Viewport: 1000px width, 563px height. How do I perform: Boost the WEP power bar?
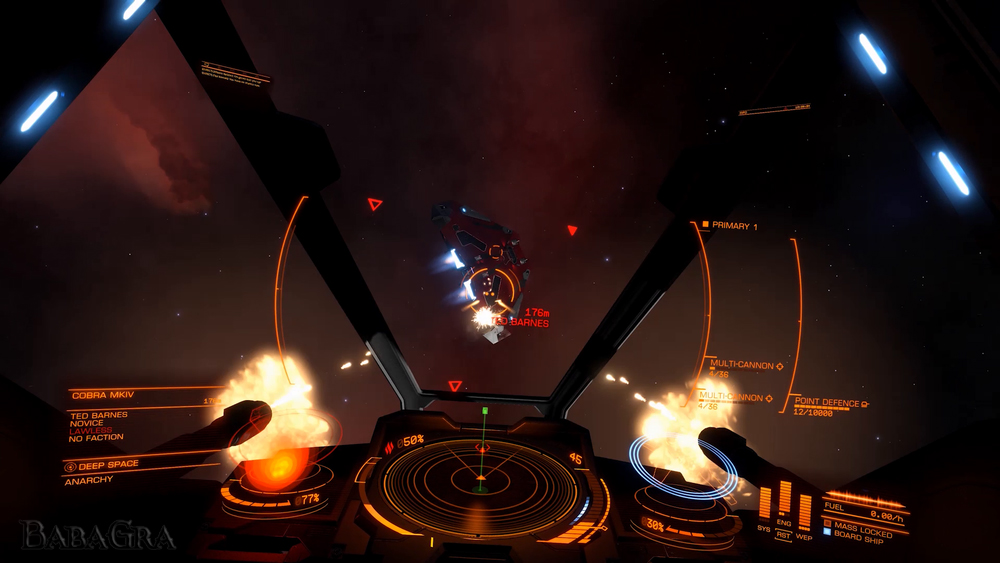(805, 509)
